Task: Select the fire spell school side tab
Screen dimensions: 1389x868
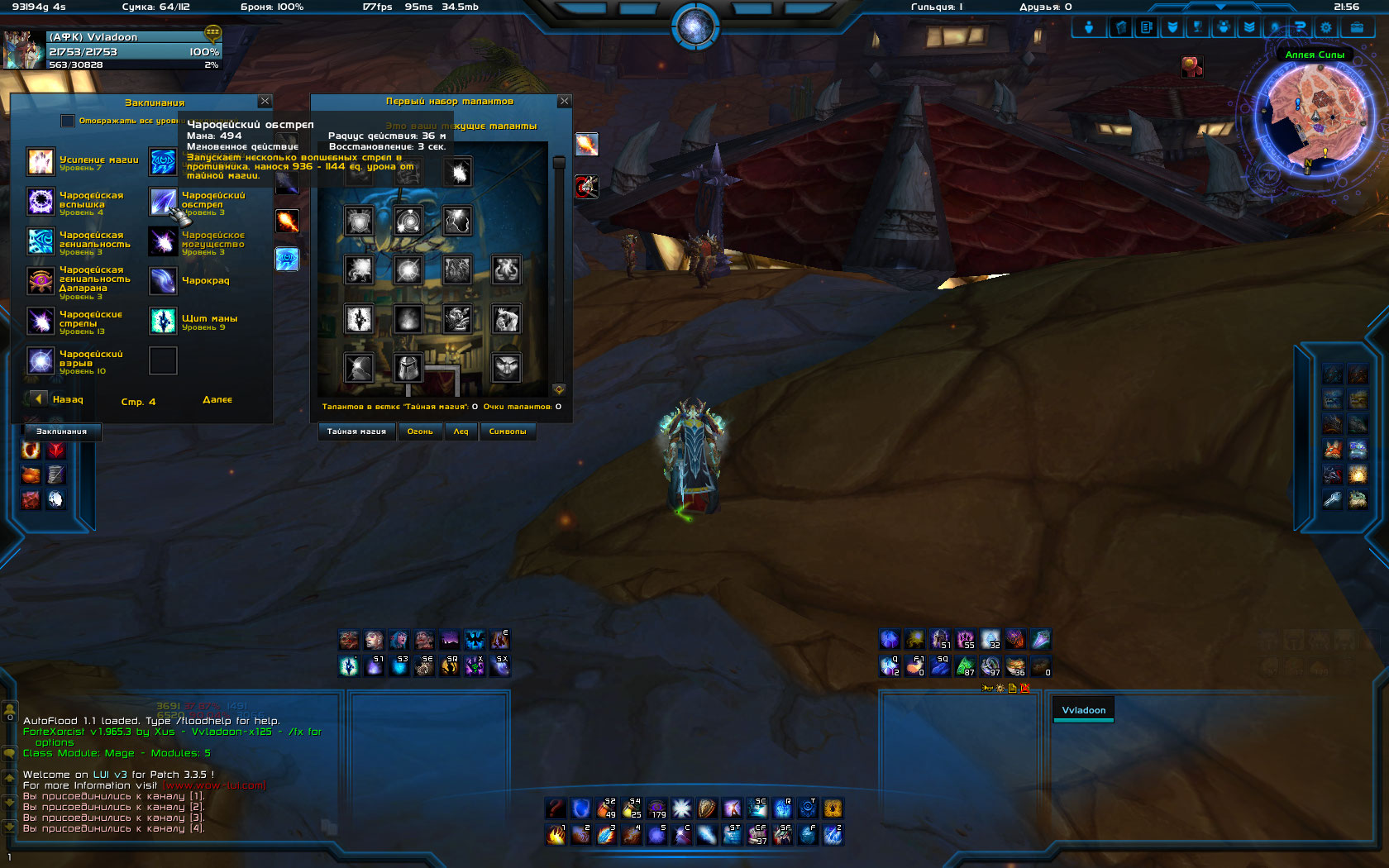Action: point(287,222)
